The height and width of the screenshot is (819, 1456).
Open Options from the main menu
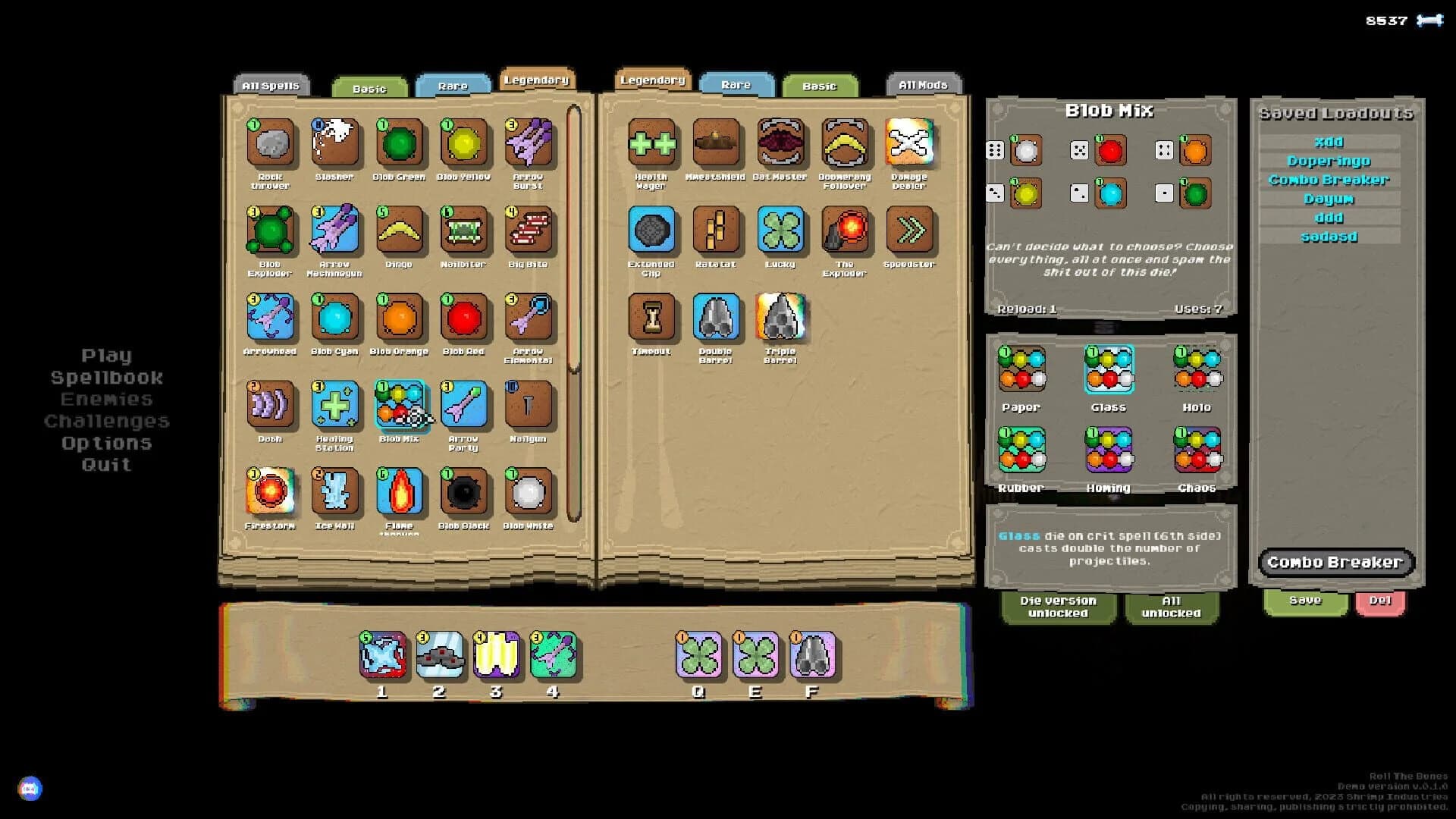coord(105,443)
